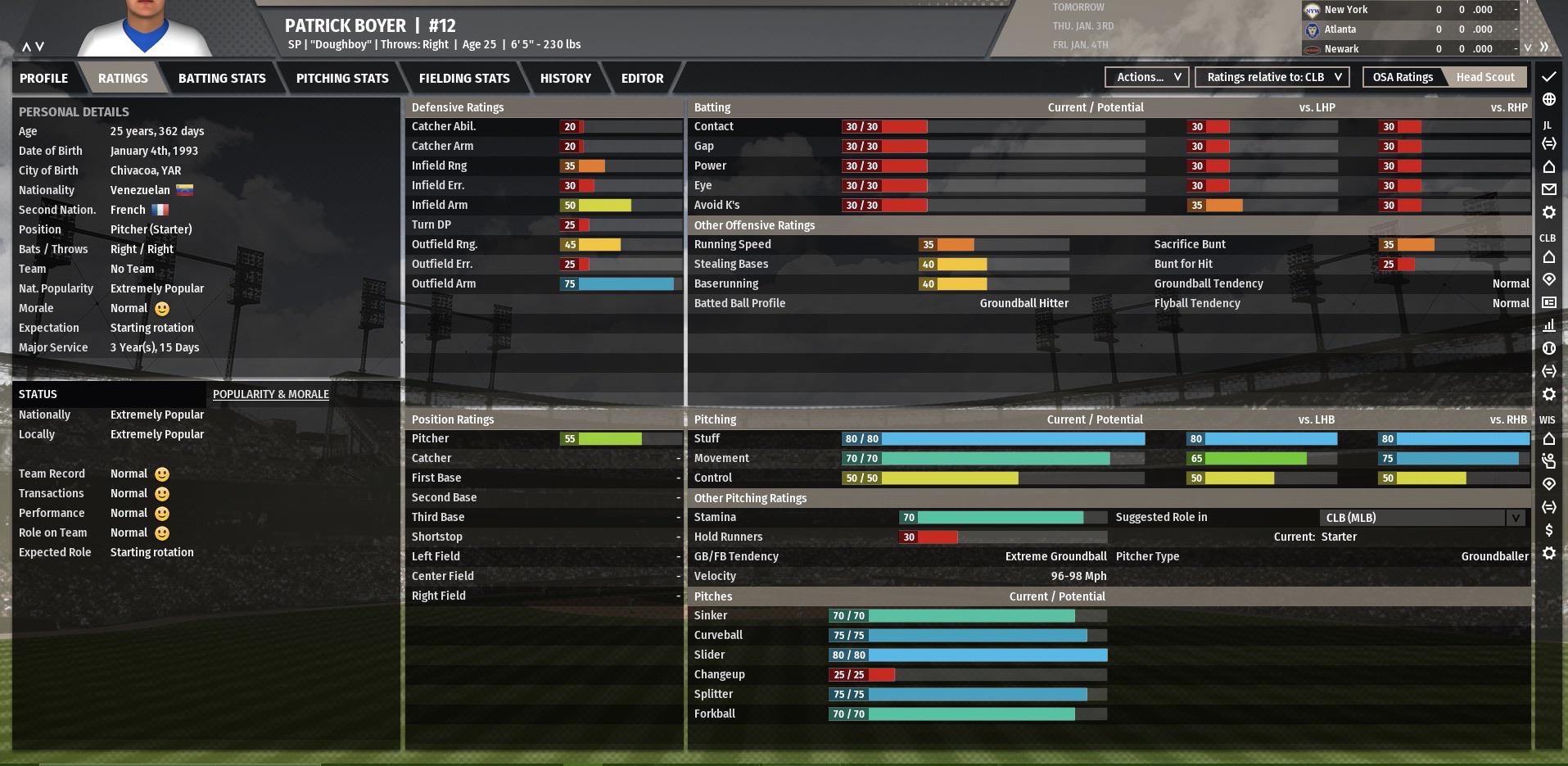Open the Editor tab
This screenshot has width=1568, height=766.
[642, 78]
